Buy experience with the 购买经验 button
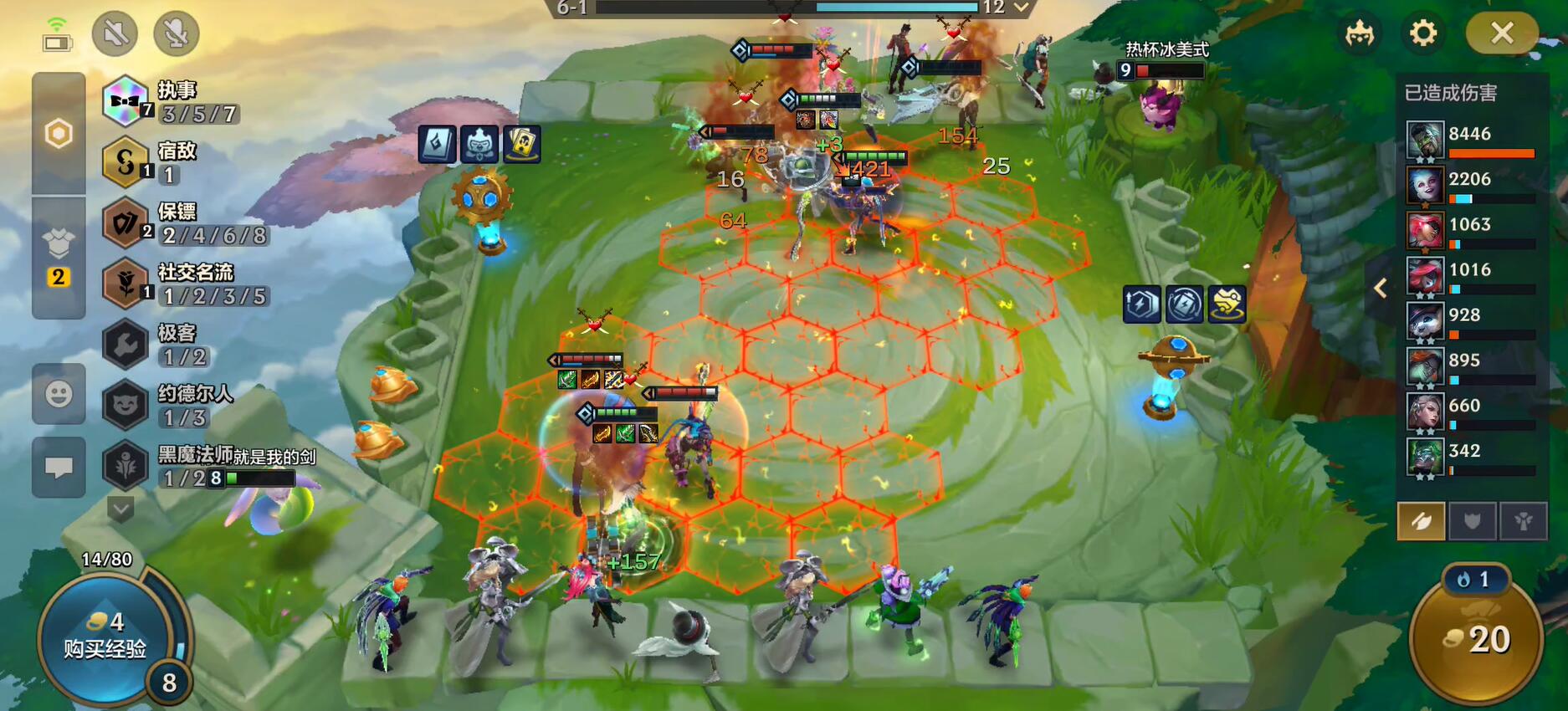The height and width of the screenshot is (711, 1568). click(x=105, y=636)
